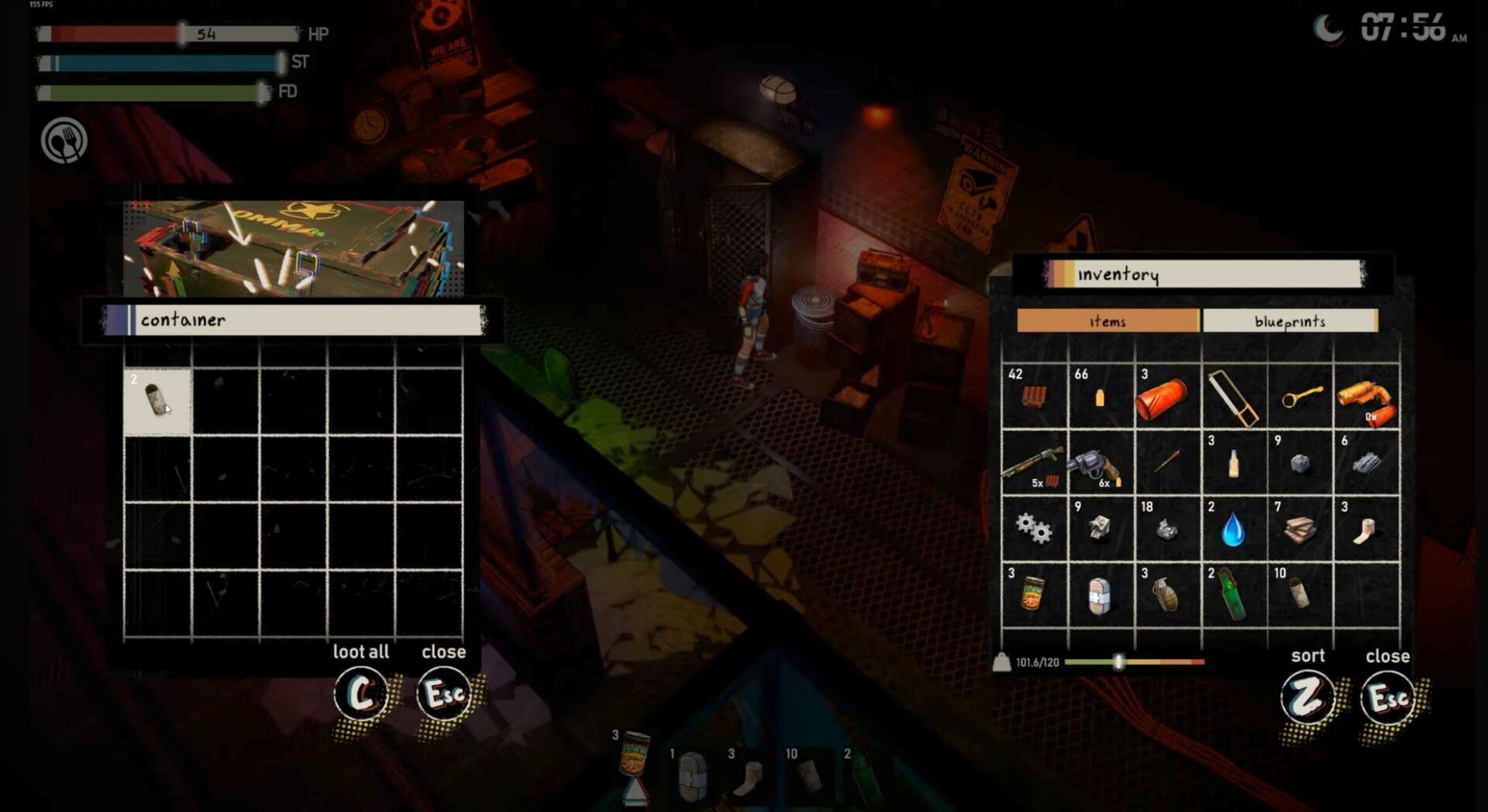The height and width of the screenshot is (812, 1488).
Task: Select the pump shotgun slot
Action: pos(1035,463)
